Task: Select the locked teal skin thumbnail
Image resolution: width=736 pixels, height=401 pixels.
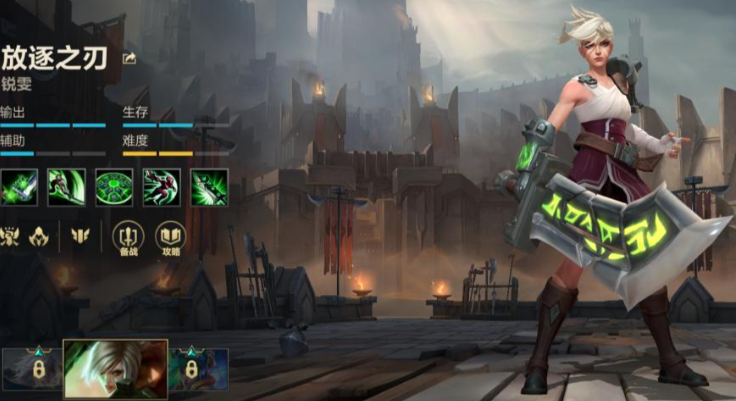Action: pyautogui.click(x=198, y=369)
